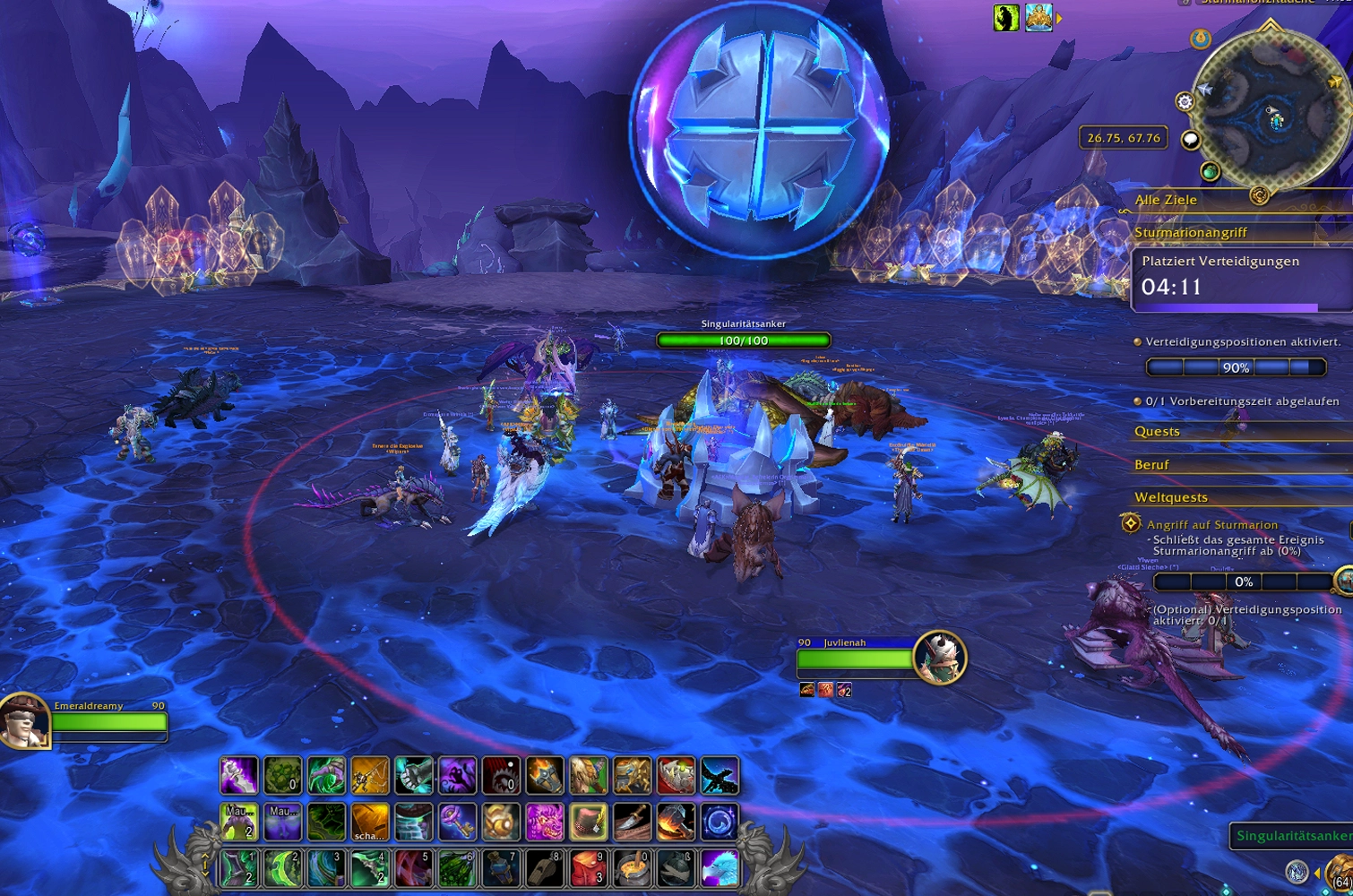Use the golden key action slot
The image size is (1353, 896).
457,822
